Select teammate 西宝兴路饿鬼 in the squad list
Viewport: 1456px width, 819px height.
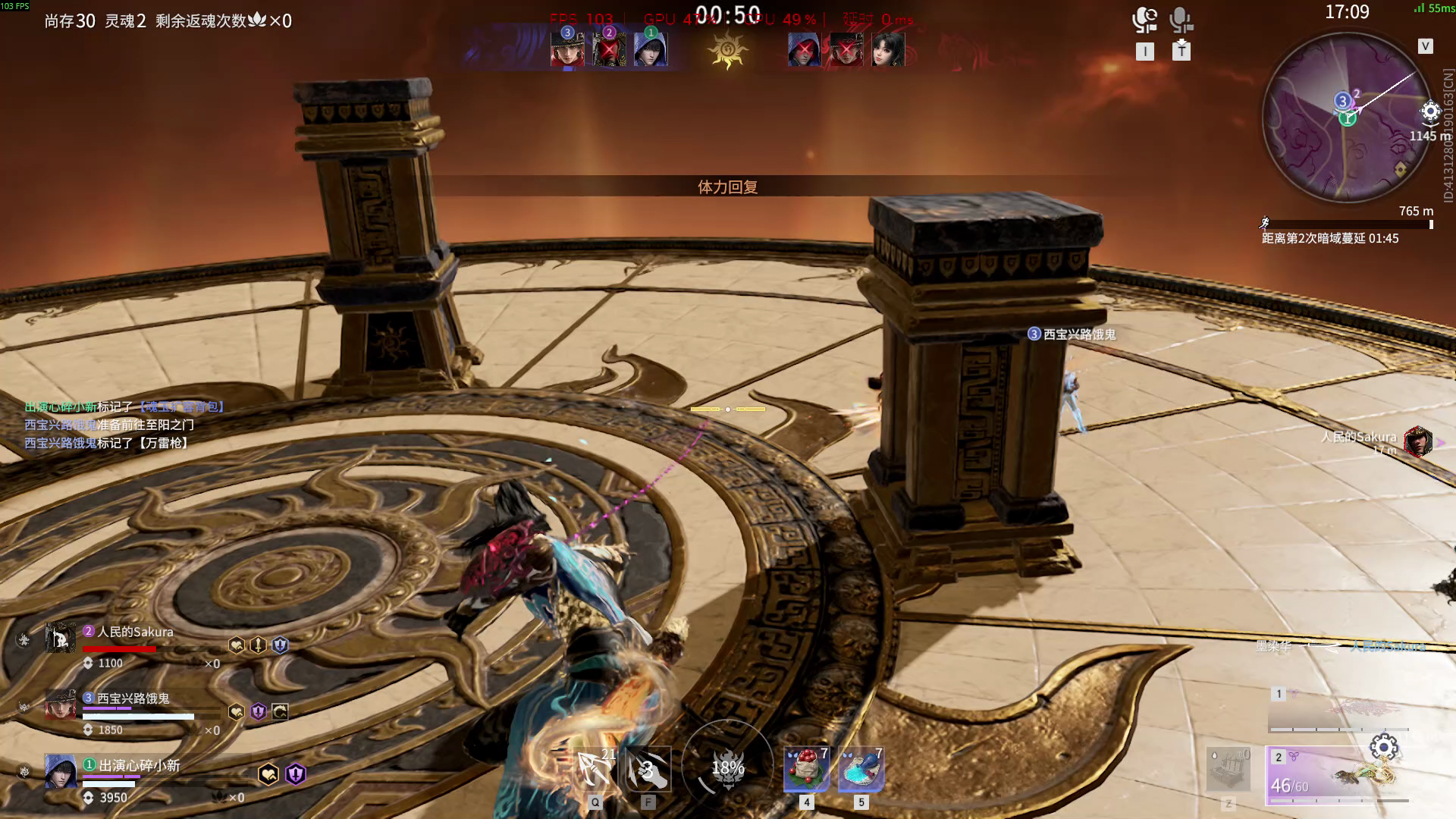[x=129, y=706]
